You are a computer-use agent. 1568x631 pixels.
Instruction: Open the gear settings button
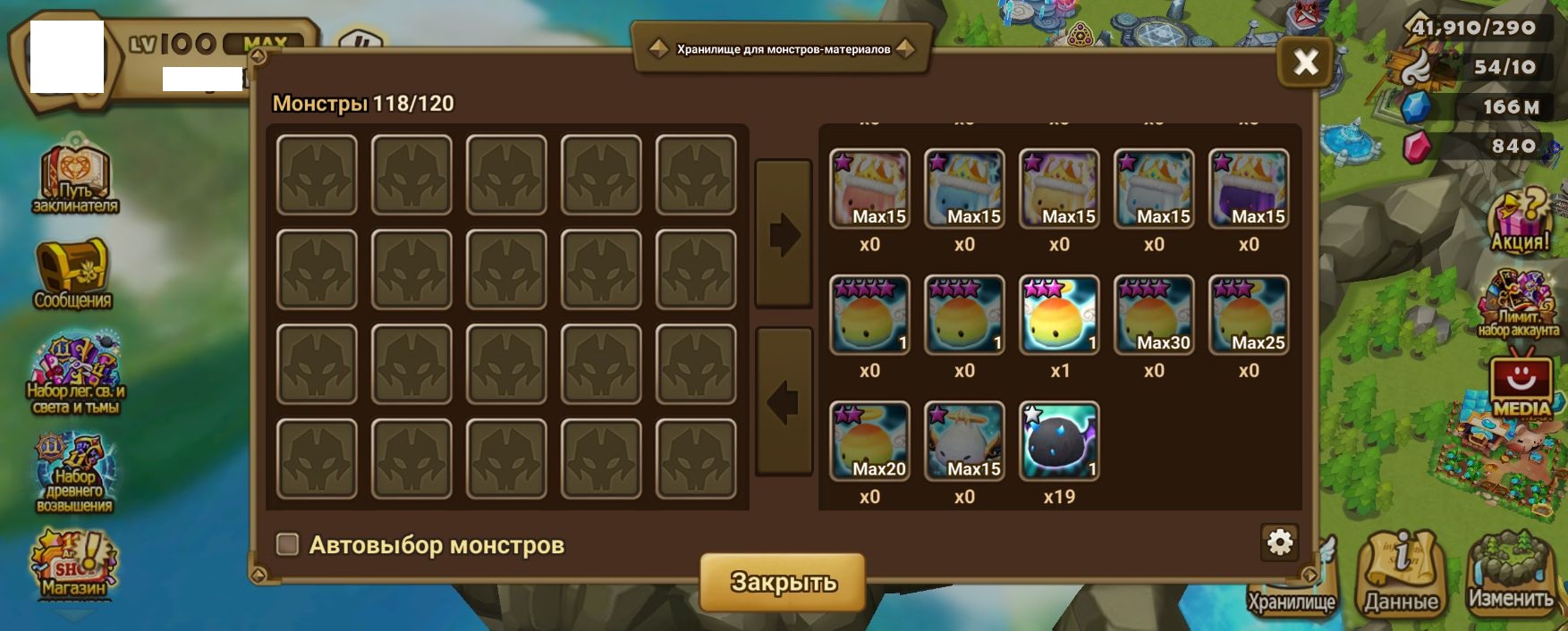(x=1279, y=542)
